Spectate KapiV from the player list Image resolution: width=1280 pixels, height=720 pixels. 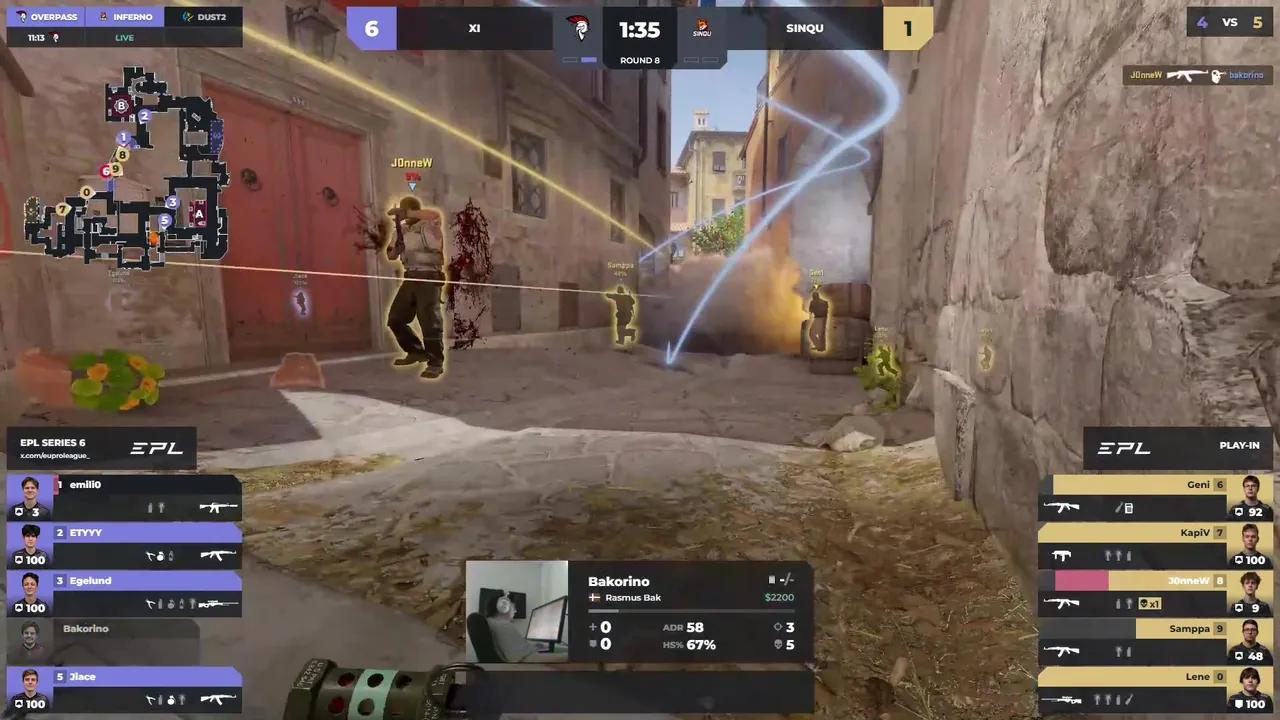coord(1156,545)
